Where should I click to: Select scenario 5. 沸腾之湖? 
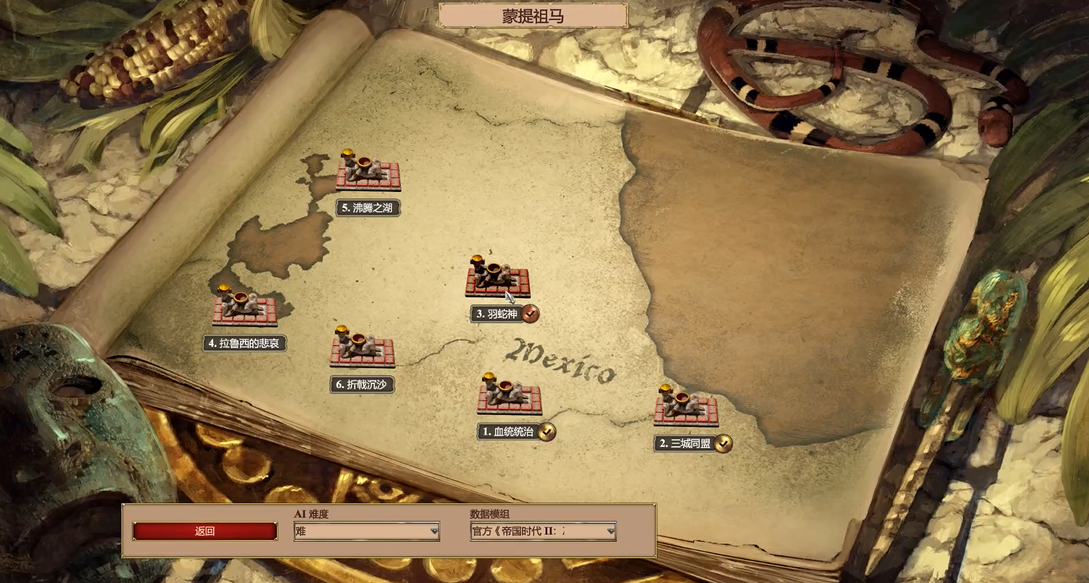[x=368, y=172]
